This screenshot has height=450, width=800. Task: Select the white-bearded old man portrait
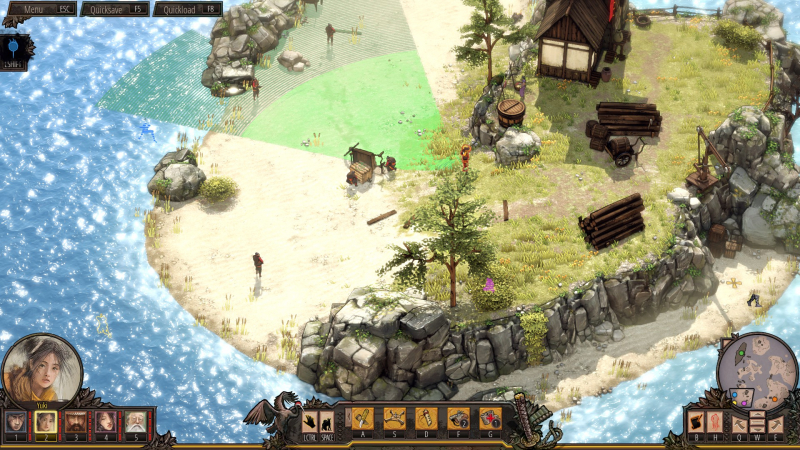click(135, 422)
